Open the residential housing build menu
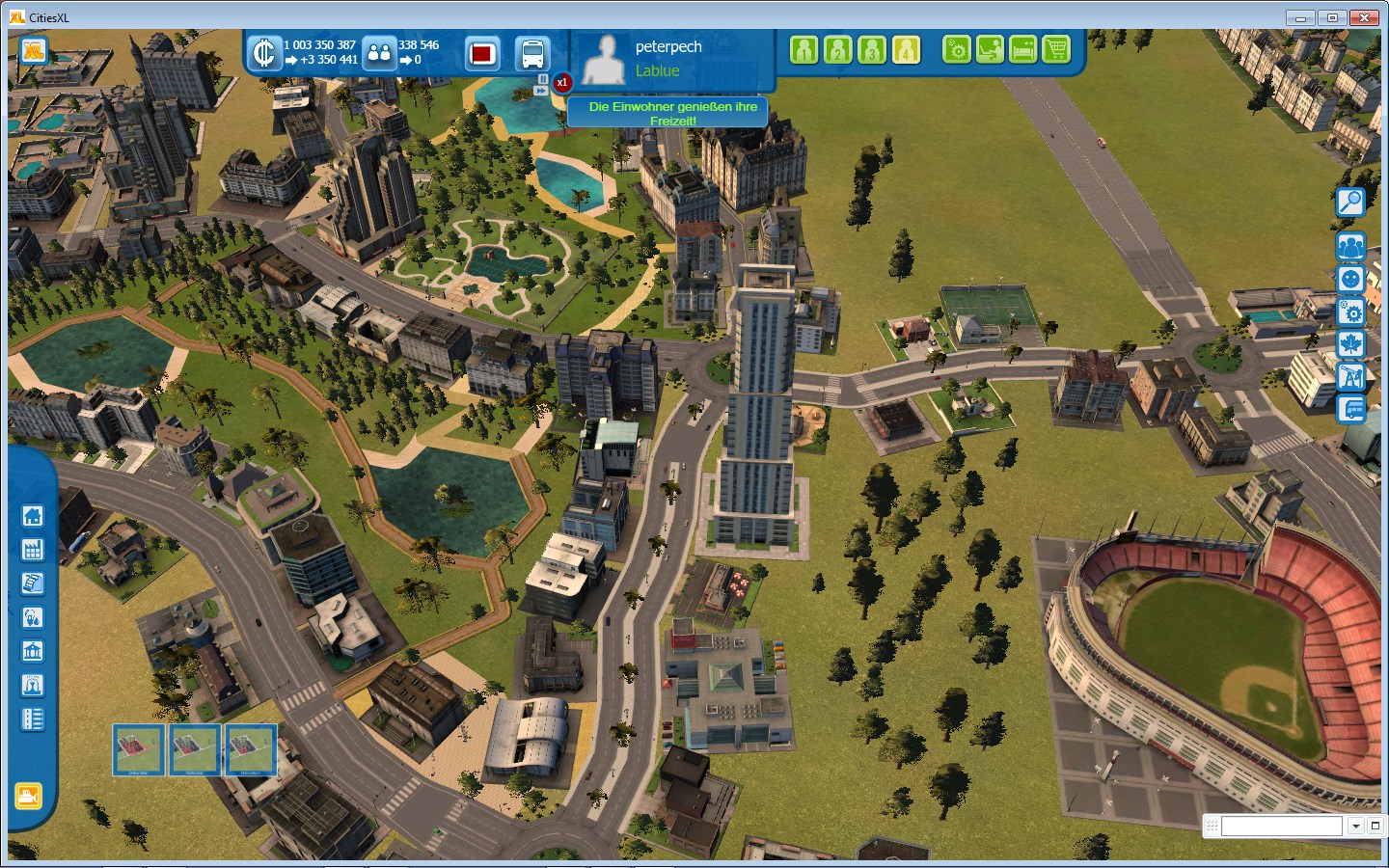 [32, 516]
